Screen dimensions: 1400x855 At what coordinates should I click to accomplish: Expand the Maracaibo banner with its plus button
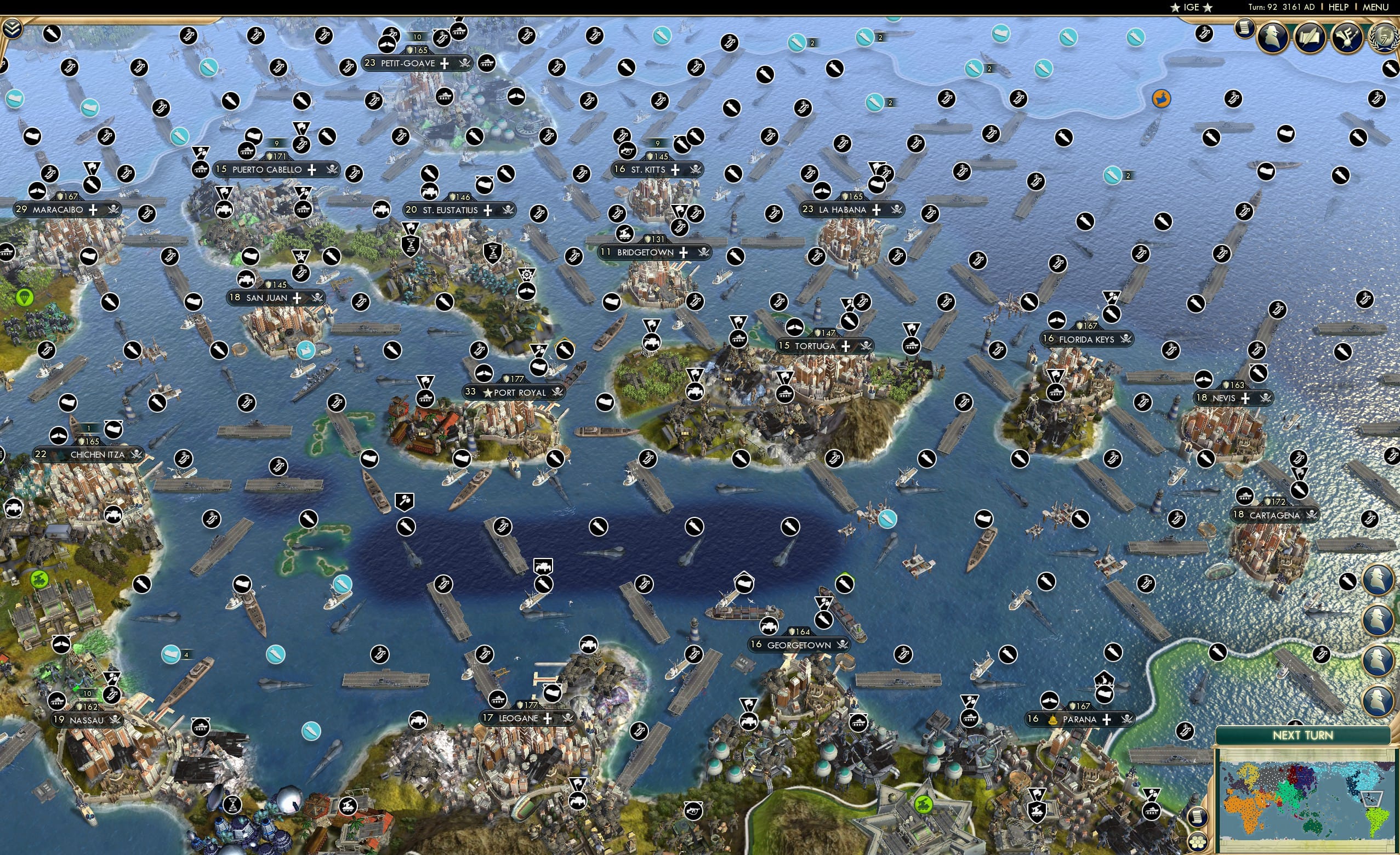(x=93, y=209)
